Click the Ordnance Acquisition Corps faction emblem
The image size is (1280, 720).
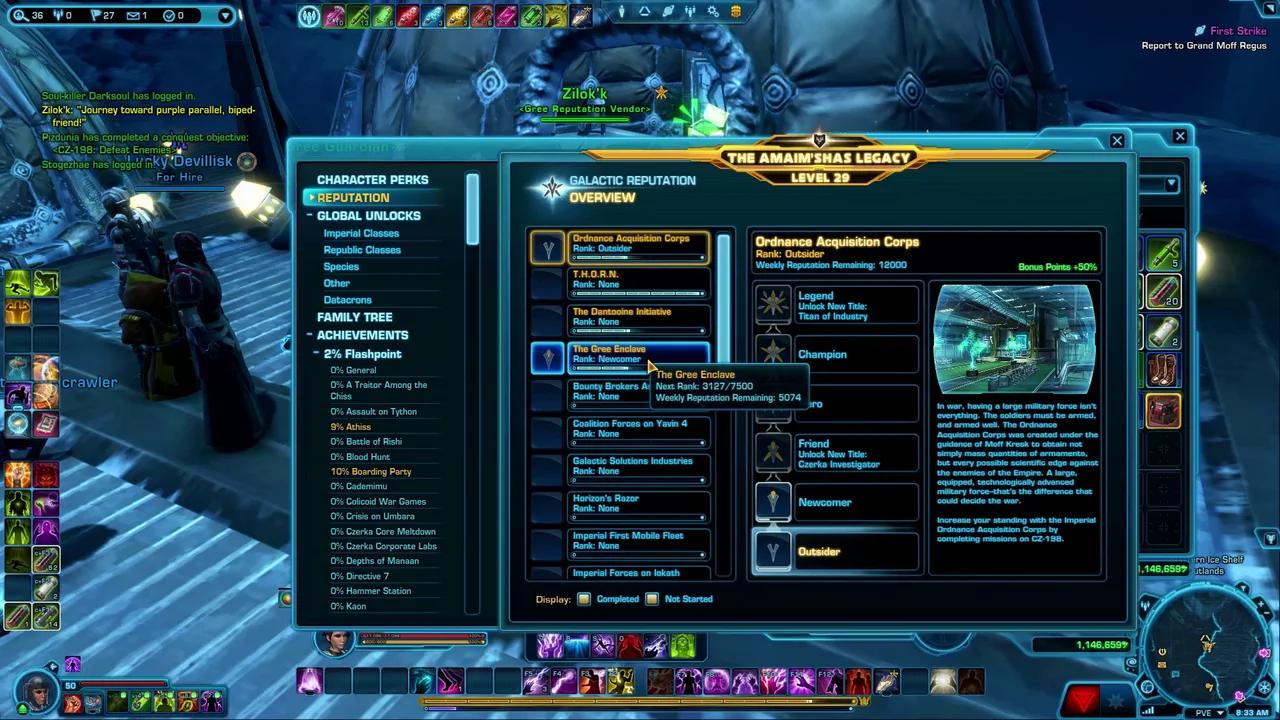548,248
